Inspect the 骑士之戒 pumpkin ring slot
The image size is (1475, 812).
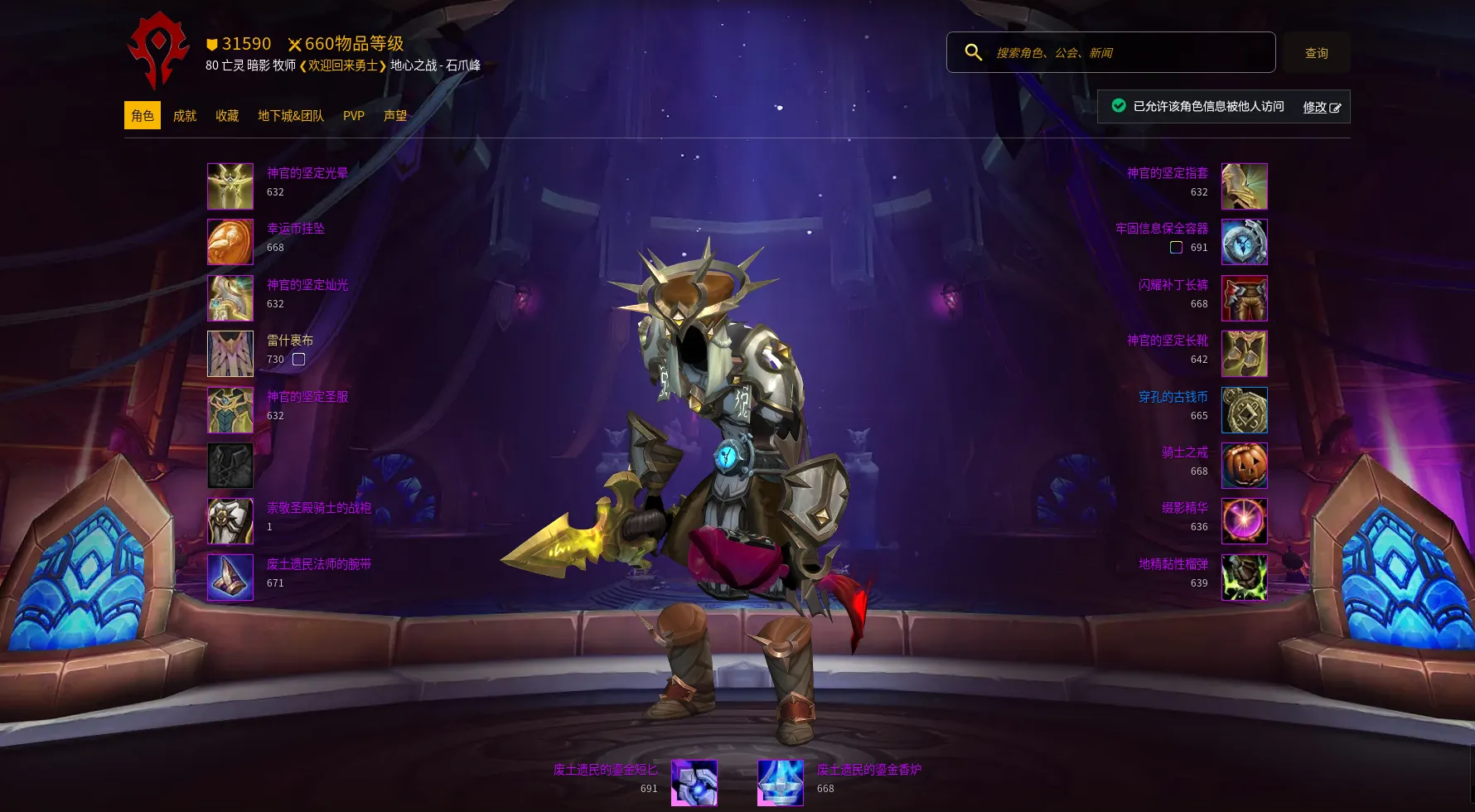click(1244, 466)
